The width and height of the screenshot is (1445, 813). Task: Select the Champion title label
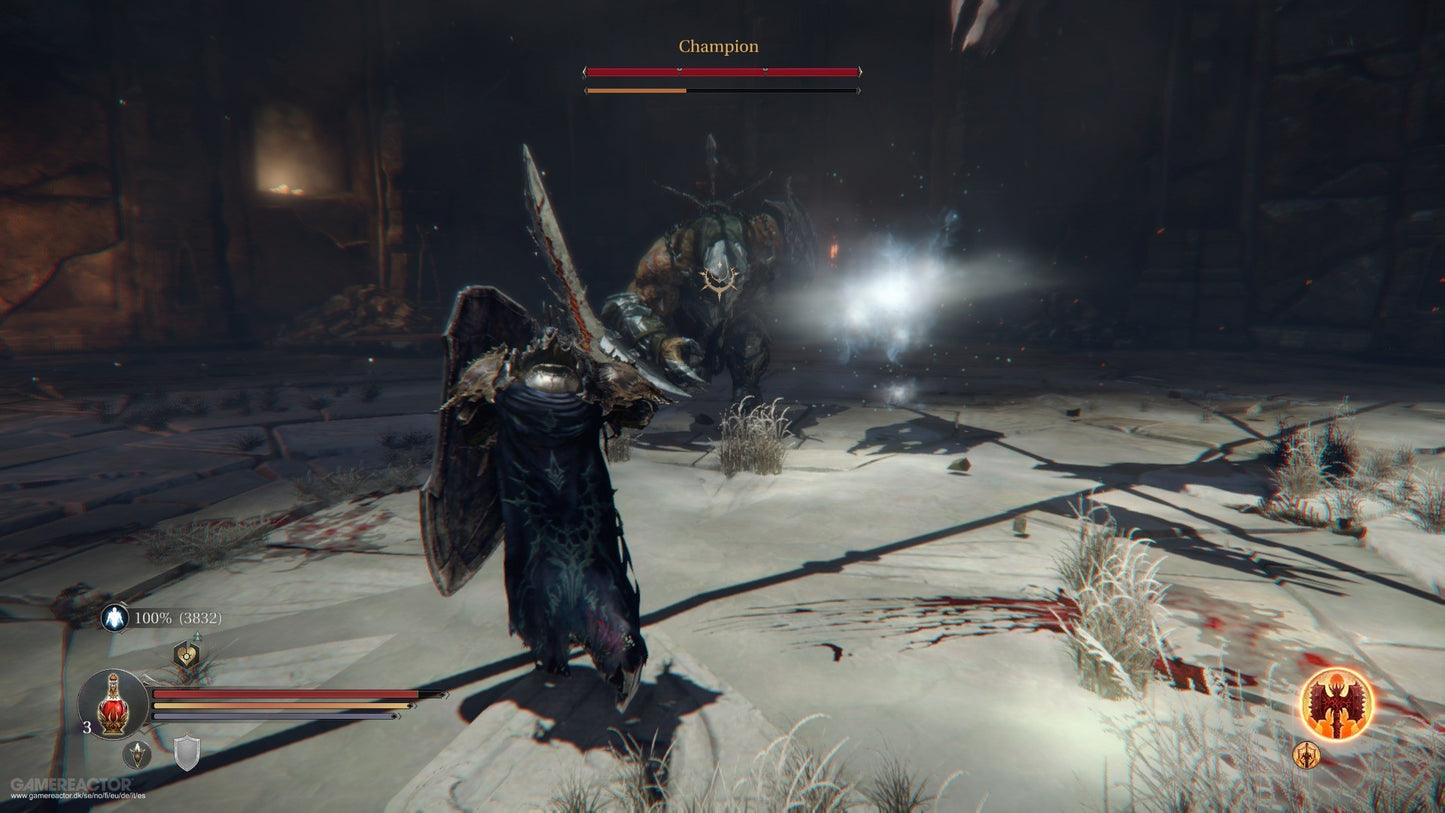[718, 45]
